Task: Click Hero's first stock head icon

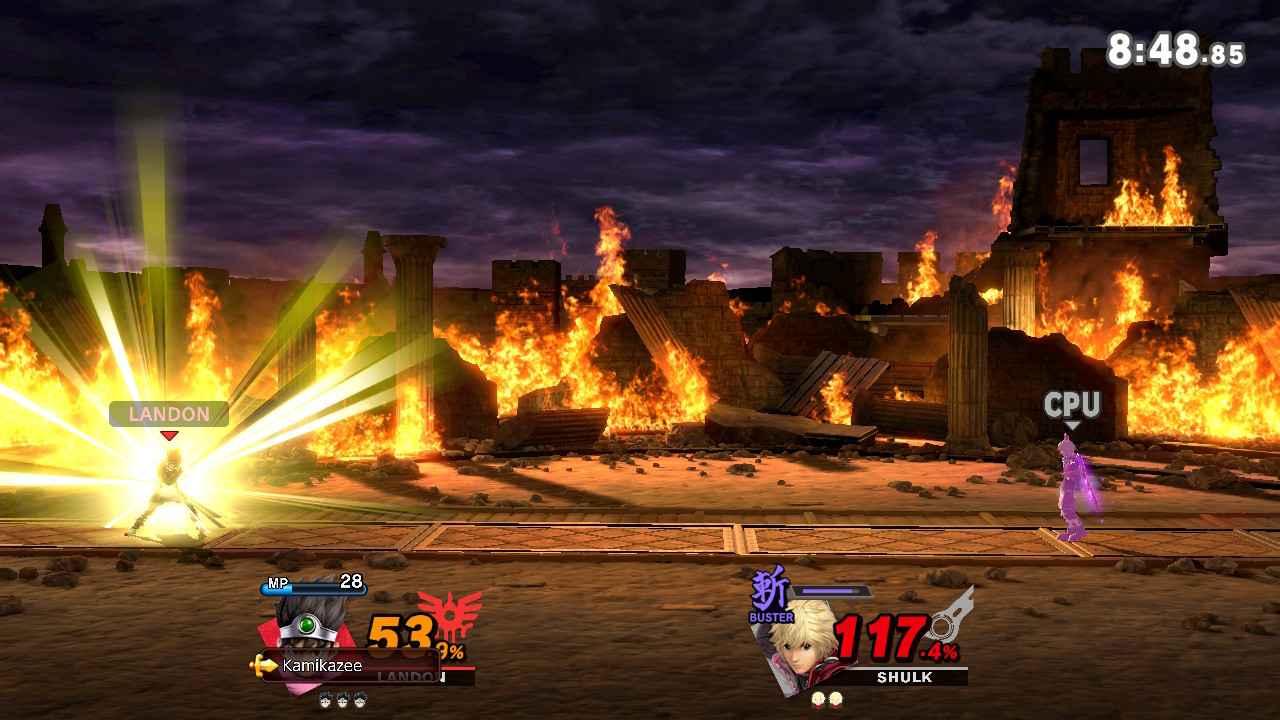Action: (x=326, y=699)
